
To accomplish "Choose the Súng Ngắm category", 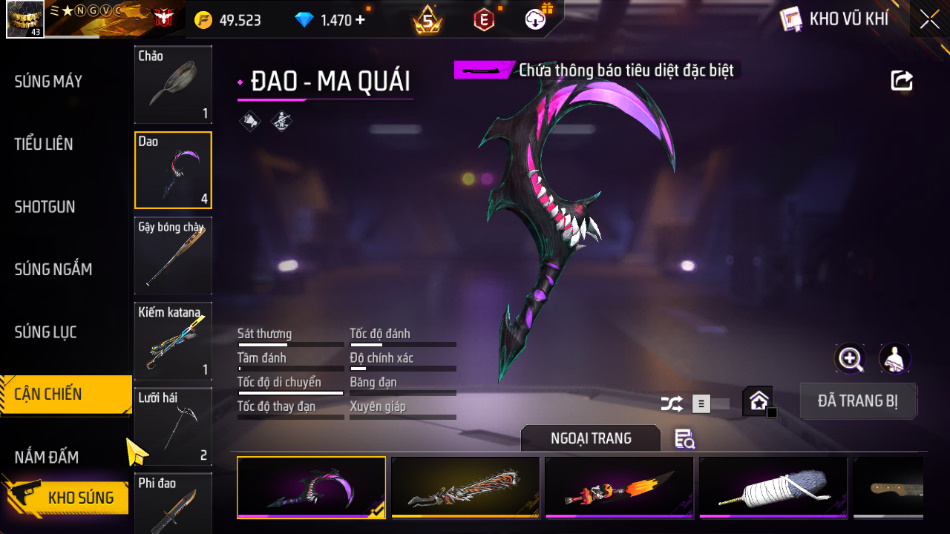I will (x=53, y=269).
